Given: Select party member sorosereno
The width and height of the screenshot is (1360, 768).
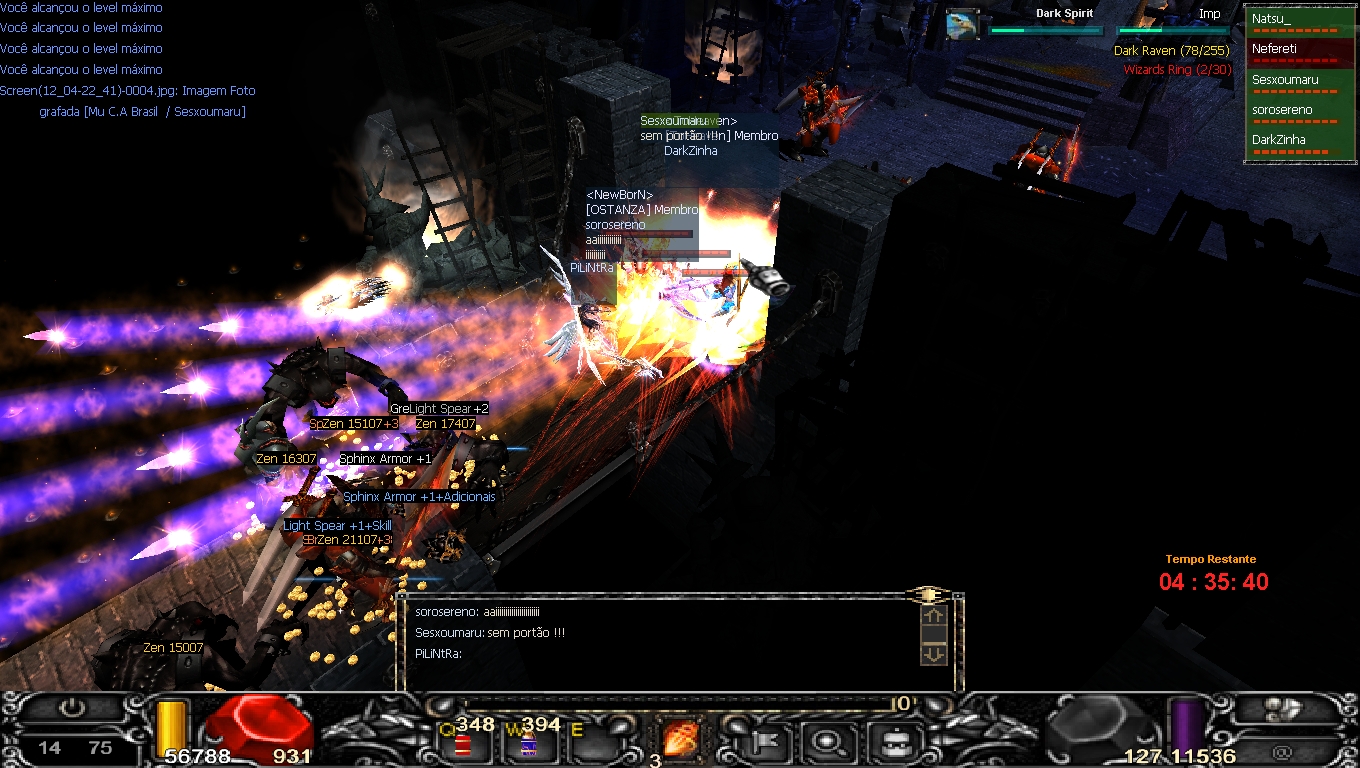Looking at the screenshot, I should pyautogui.click(x=1298, y=110).
